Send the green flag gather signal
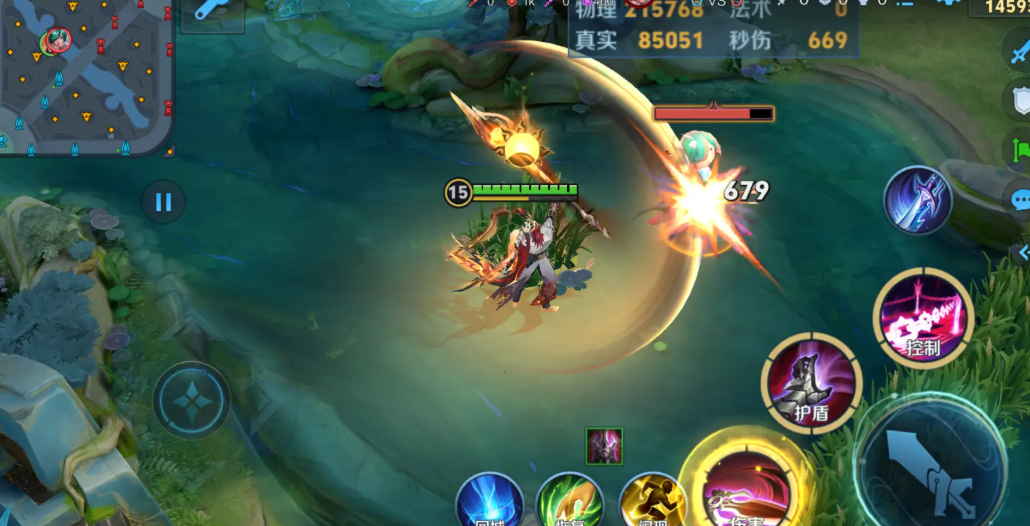 tap(1019, 150)
